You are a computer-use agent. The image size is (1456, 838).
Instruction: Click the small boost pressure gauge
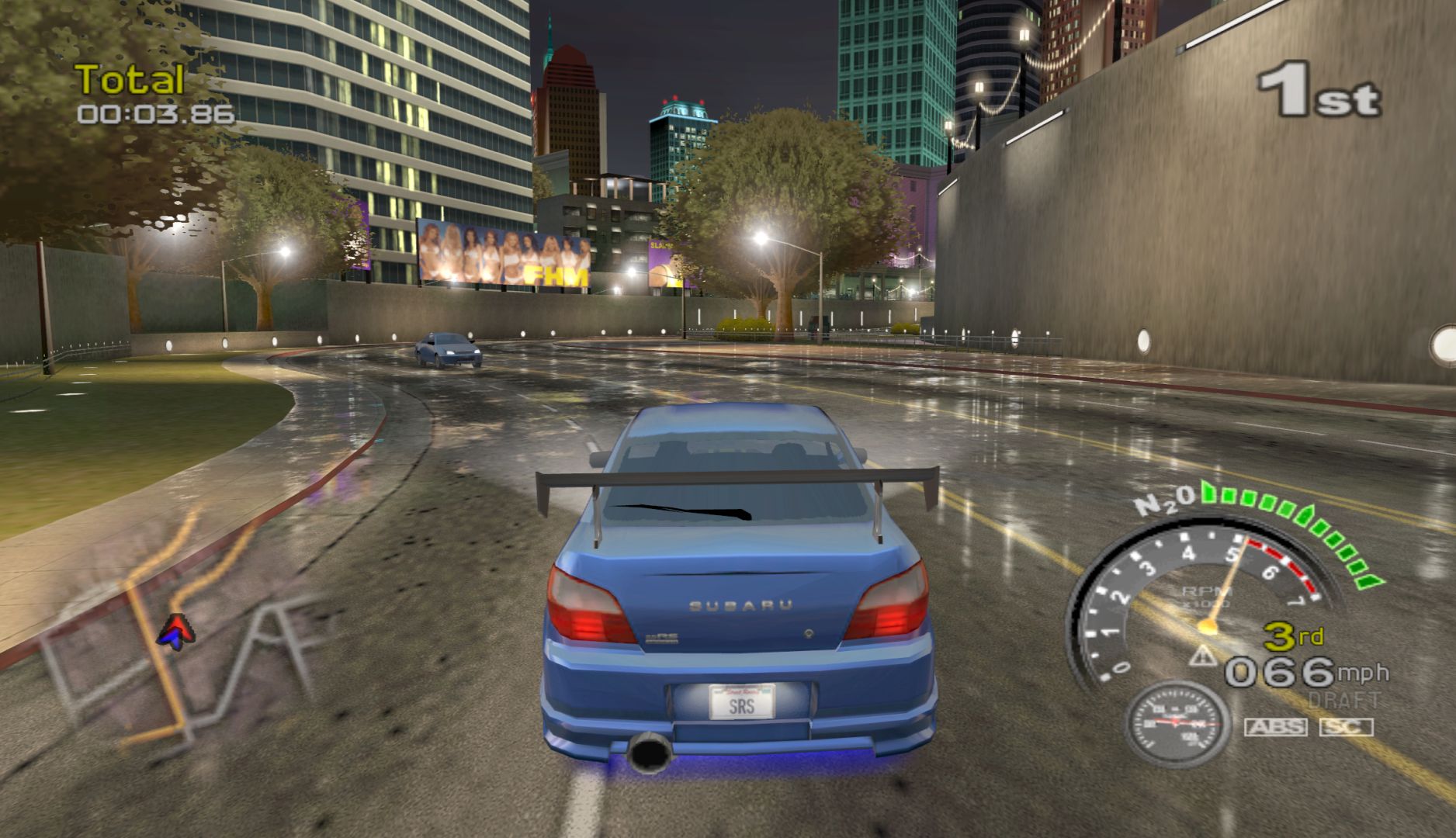coord(1177,723)
